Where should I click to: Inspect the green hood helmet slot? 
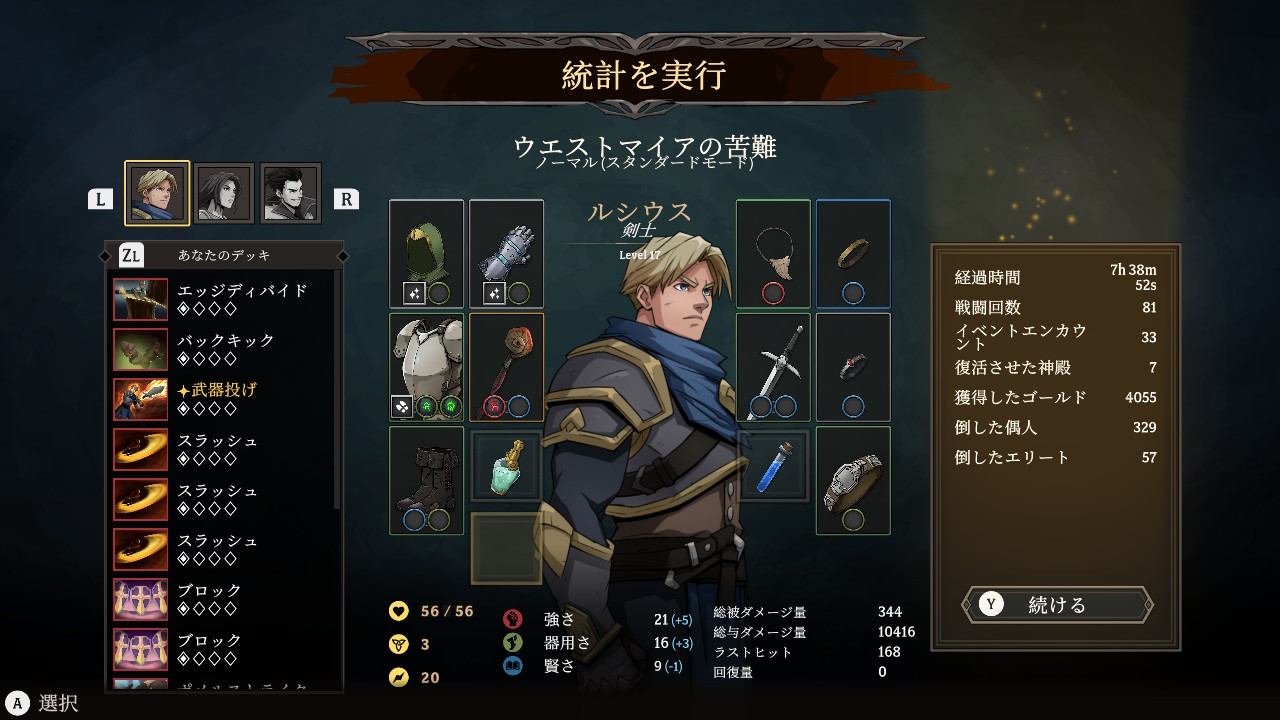click(x=427, y=254)
